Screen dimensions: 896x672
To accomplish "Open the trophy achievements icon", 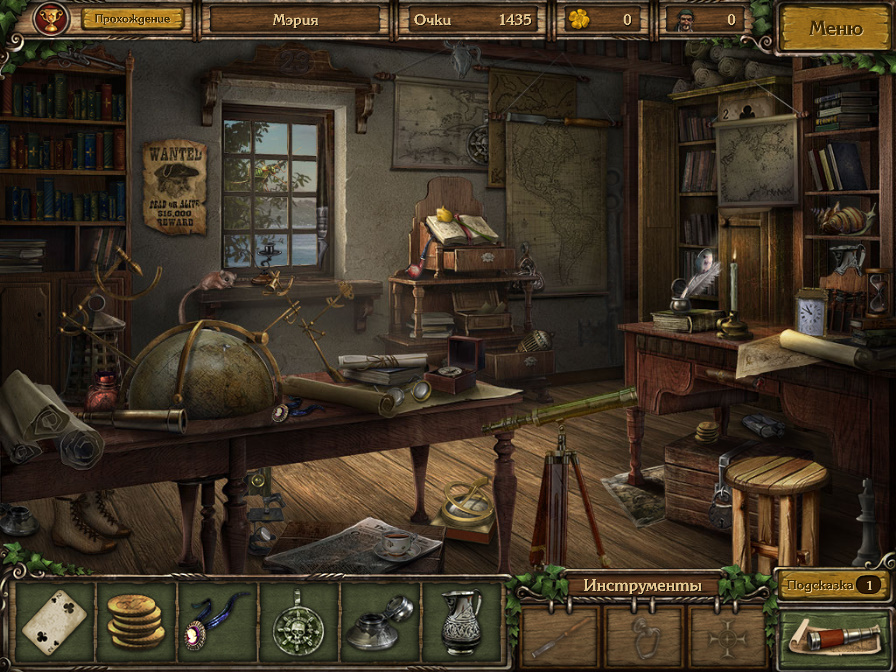I will [x=50, y=18].
